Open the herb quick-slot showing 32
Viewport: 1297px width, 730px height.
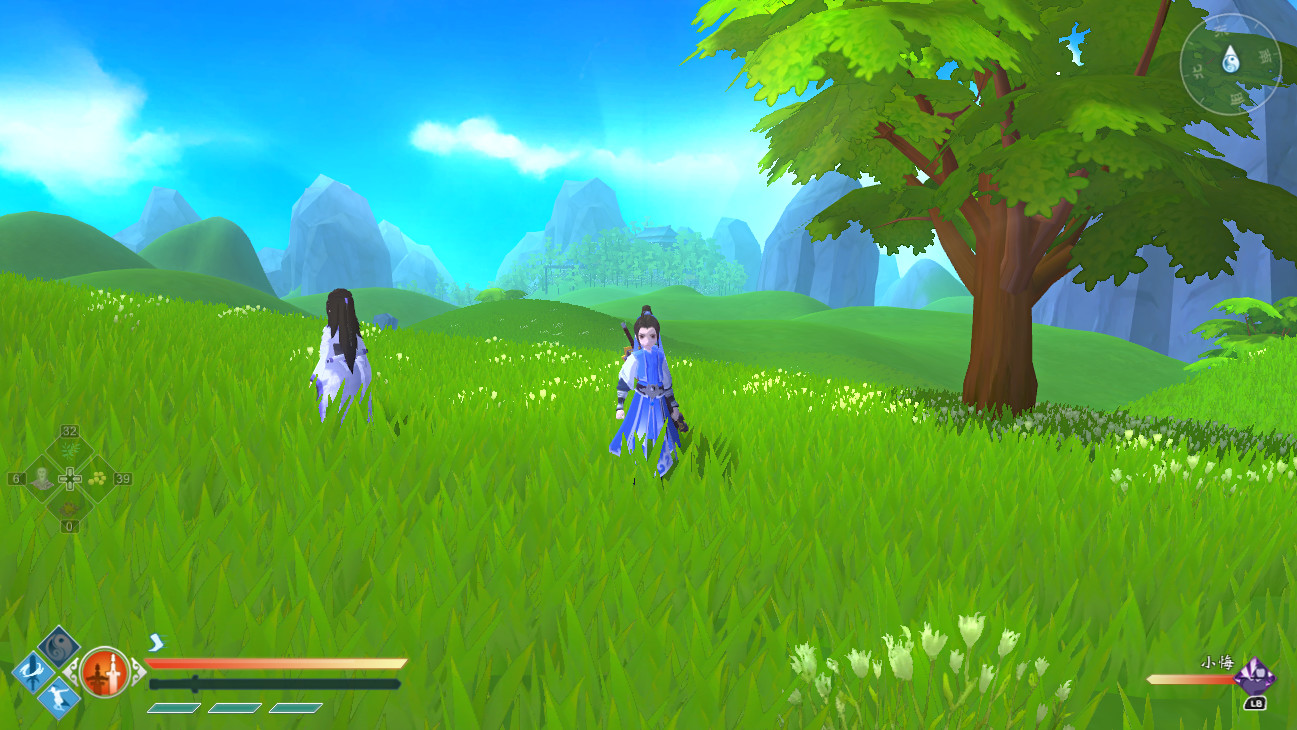70,448
